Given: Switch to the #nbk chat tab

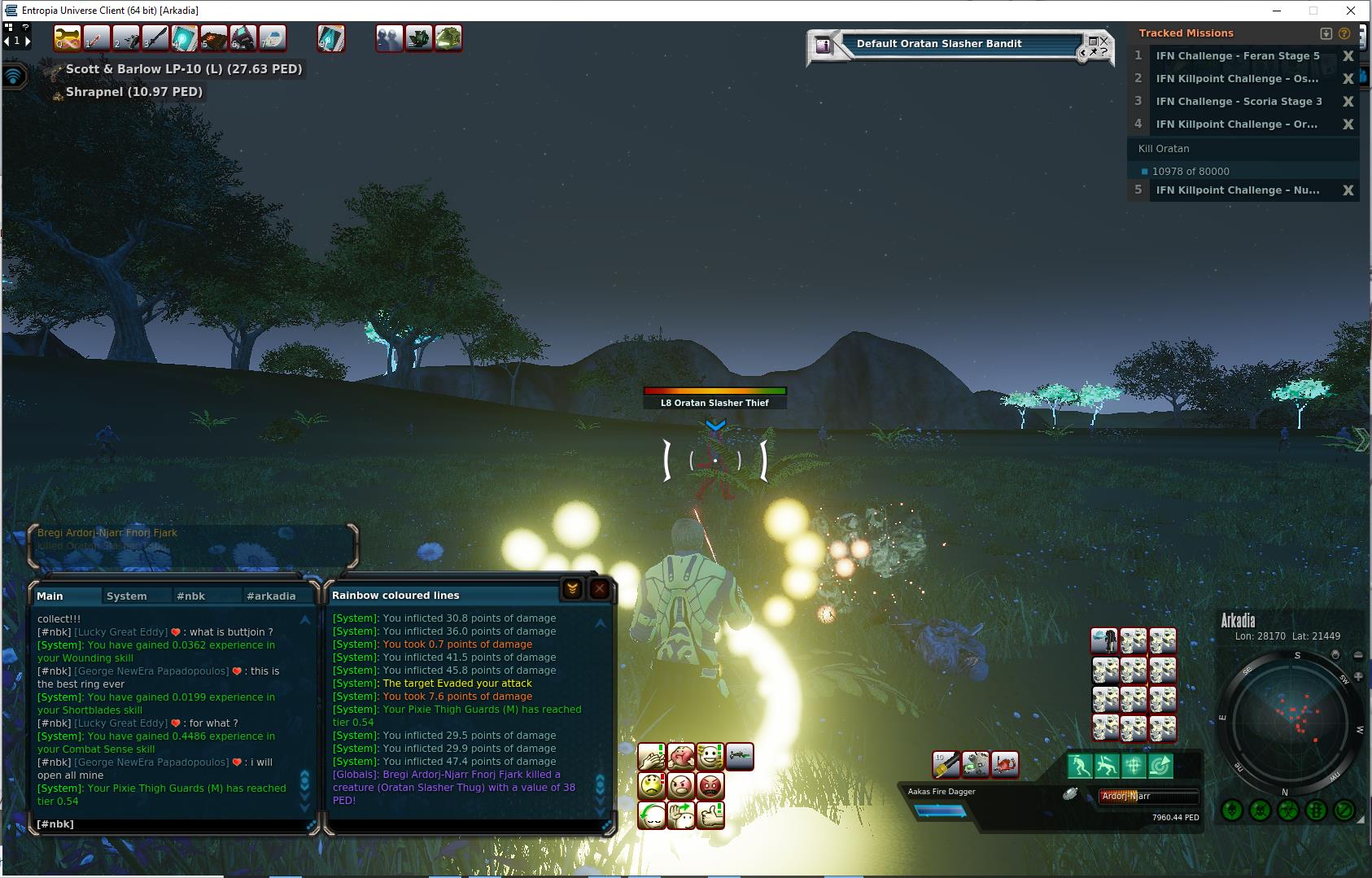Looking at the screenshot, I should (190, 596).
